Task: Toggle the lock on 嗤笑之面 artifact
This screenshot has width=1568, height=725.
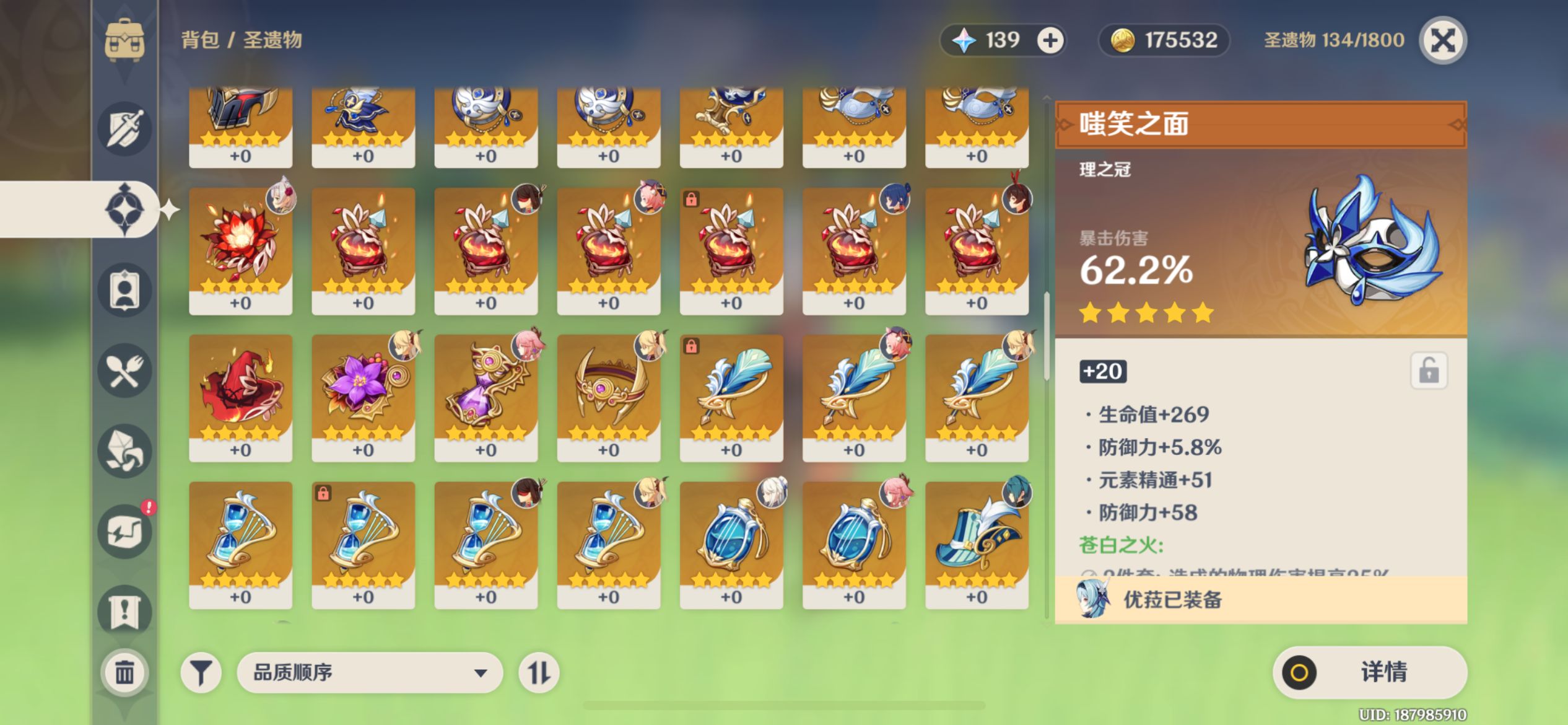Action: (x=1429, y=371)
